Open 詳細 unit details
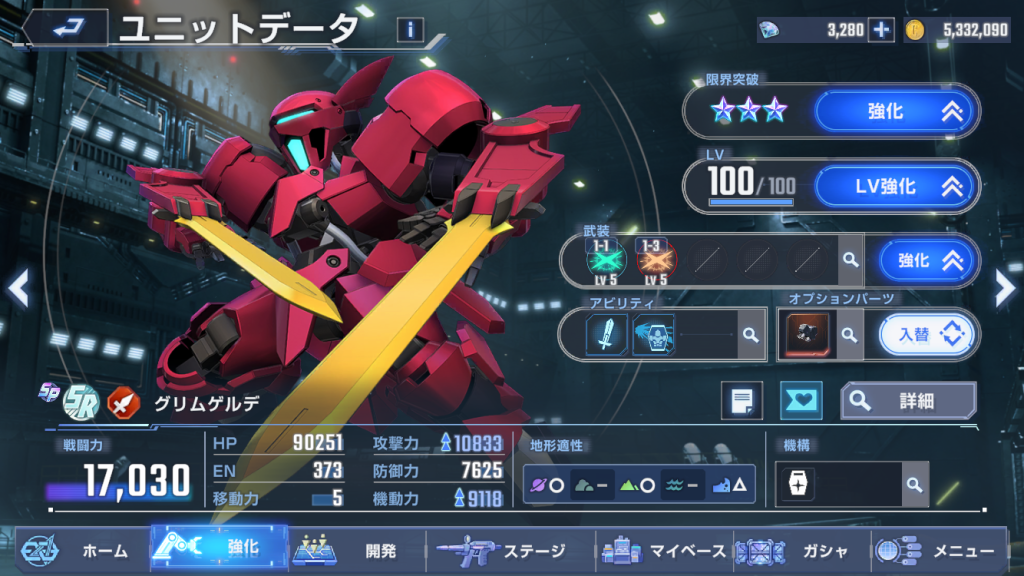The height and width of the screenshot is (576, 1024). tap(908, 401)
